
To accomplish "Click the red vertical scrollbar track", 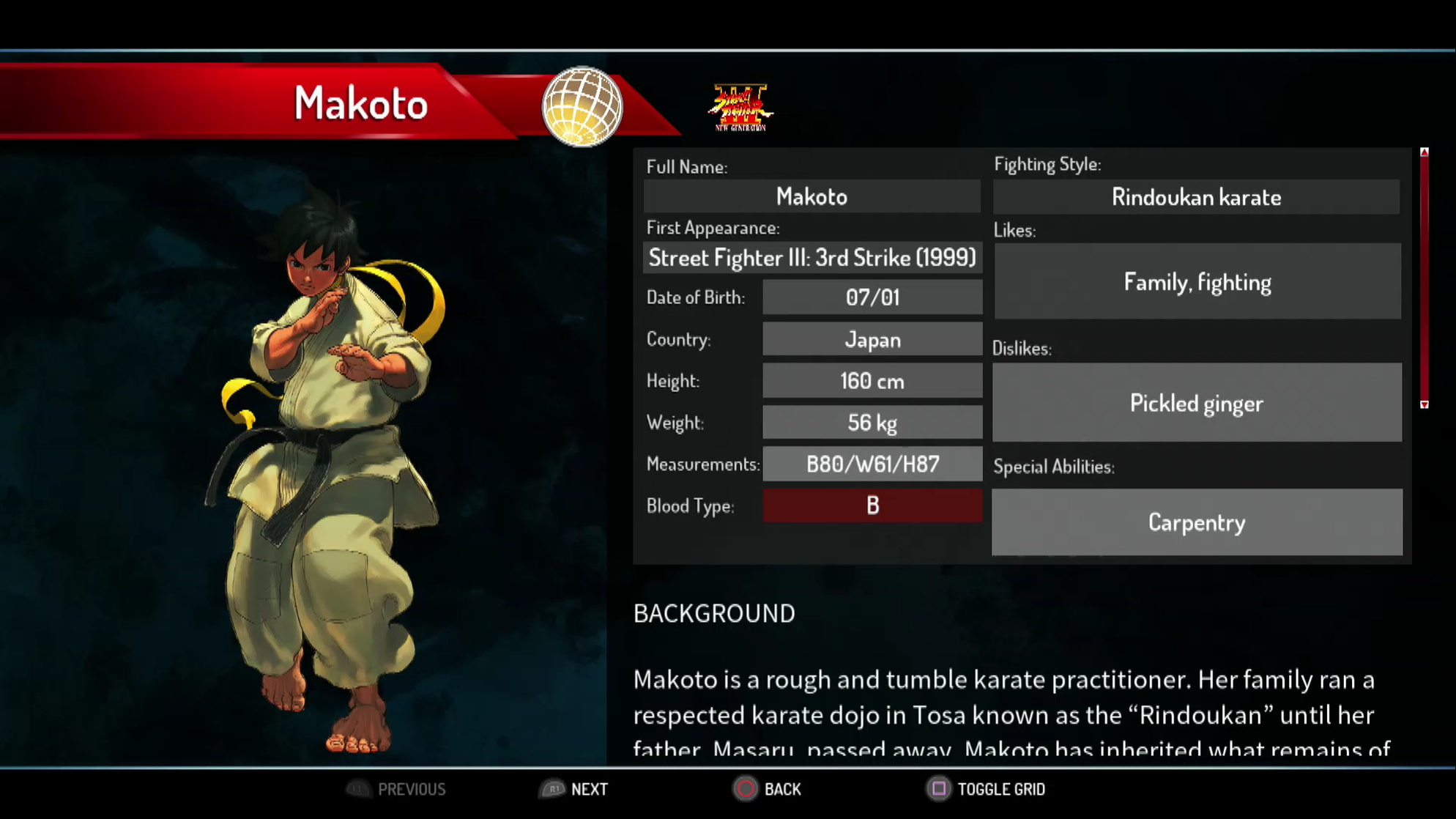I will pyautogui.click(x=1424, y=278).
